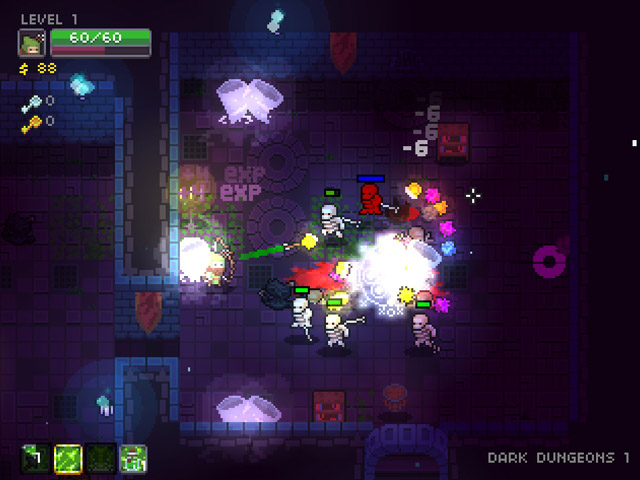This screenshot has width=640, height=480.
Task: Use the green potion bottle ability slot
Action: pos(132,458)
